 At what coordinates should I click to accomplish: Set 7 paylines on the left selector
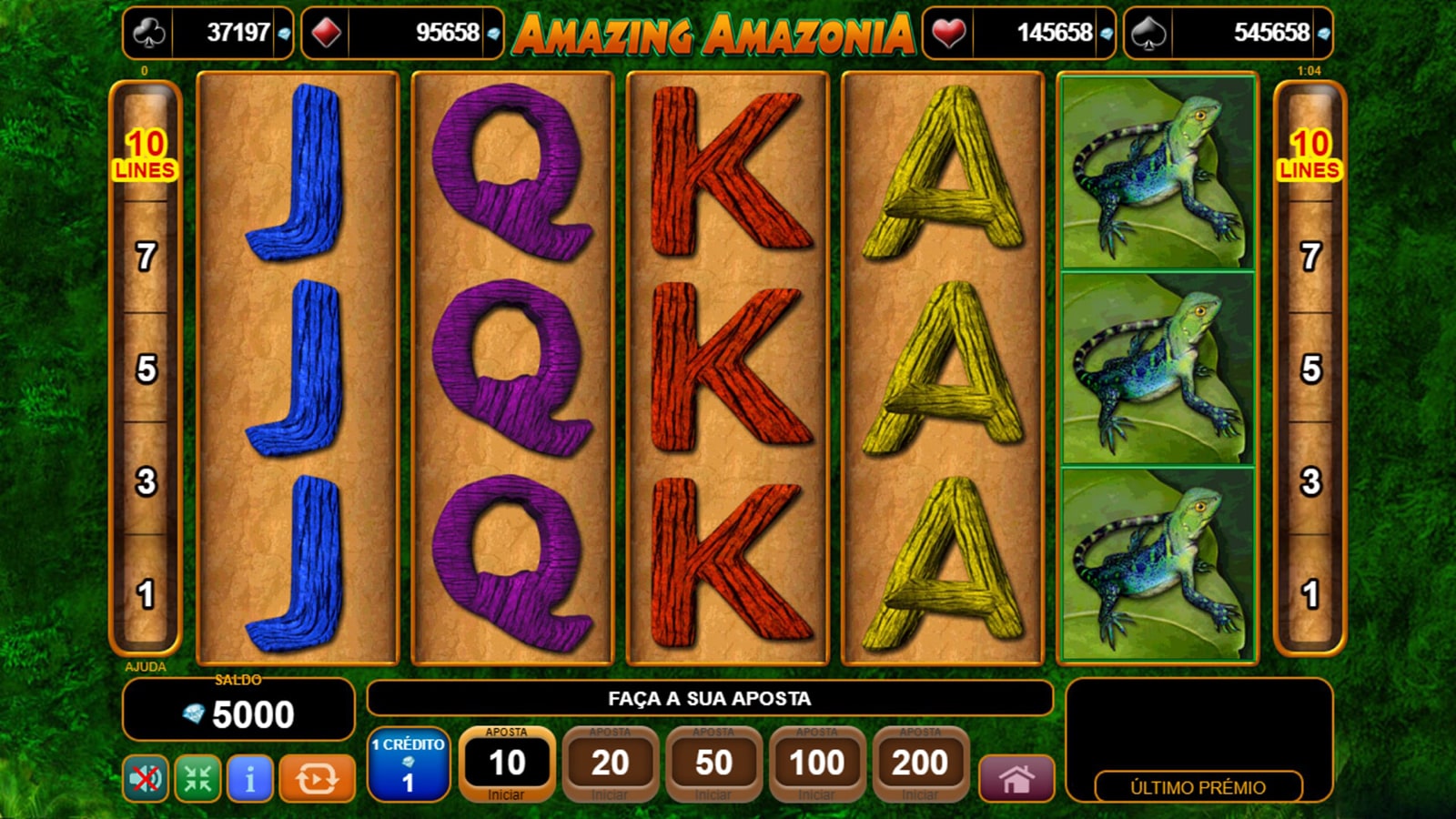[146, 258]
